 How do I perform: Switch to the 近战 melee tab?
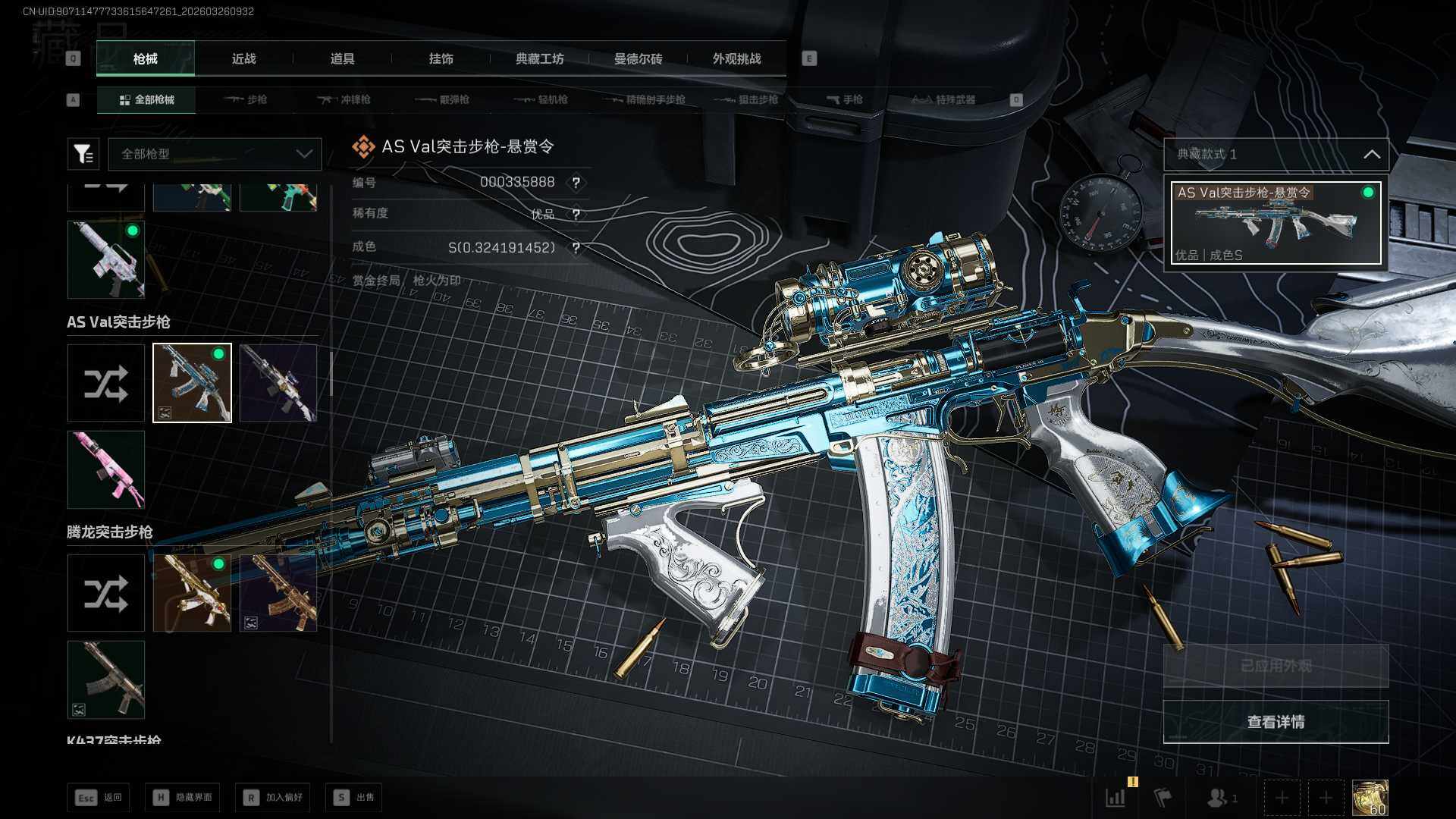coord(243,59)
